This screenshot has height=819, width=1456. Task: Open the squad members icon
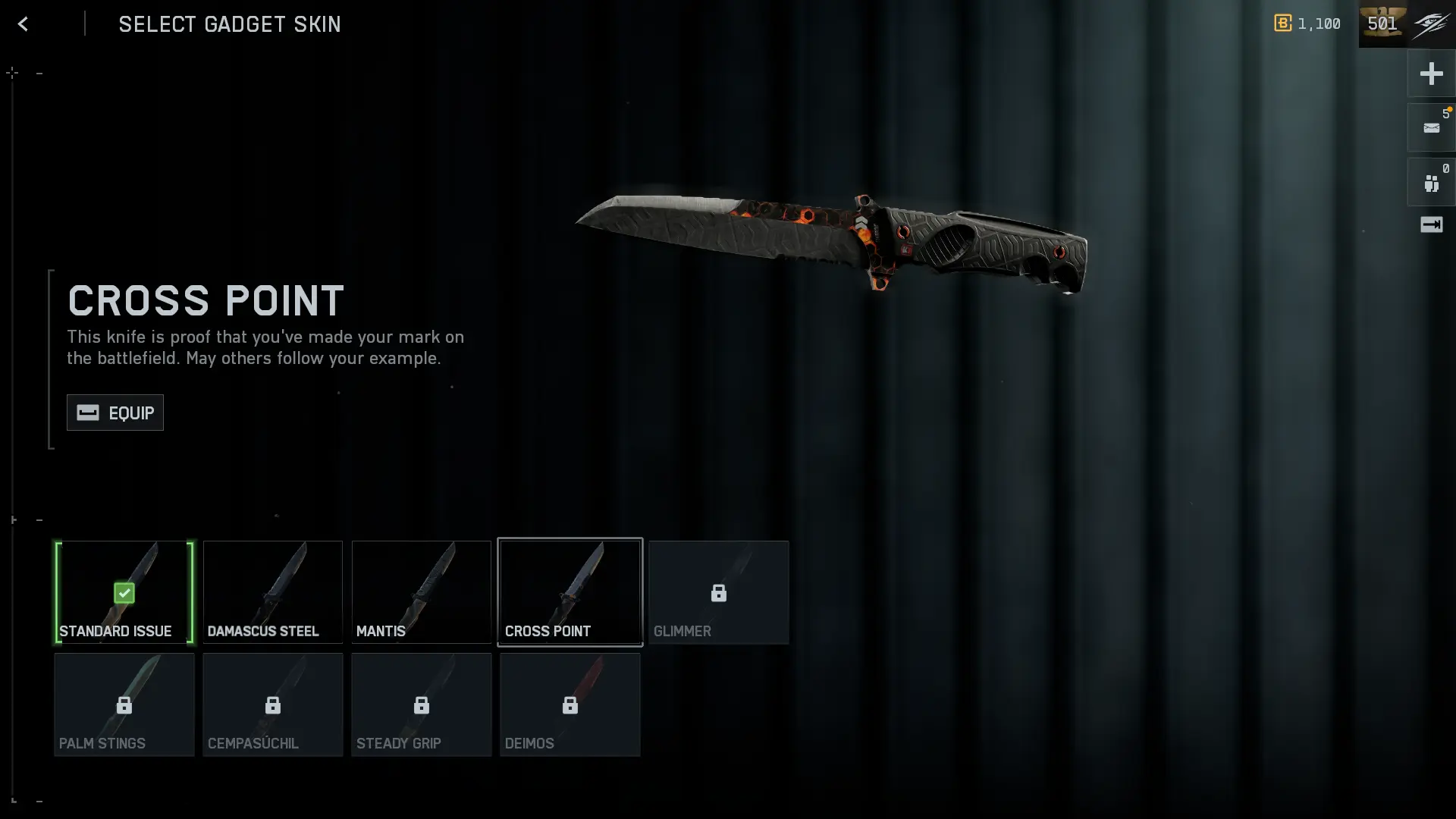[1431, 183]
